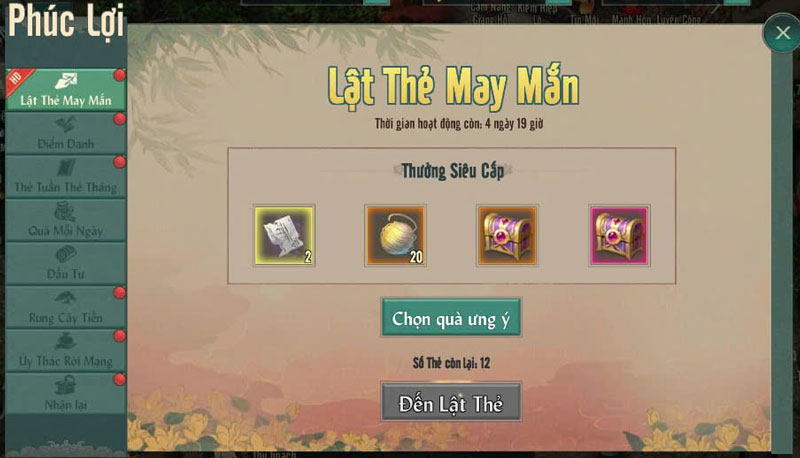
Task: Go to Đến Lật Thẻ
Action: click(451, 404)
